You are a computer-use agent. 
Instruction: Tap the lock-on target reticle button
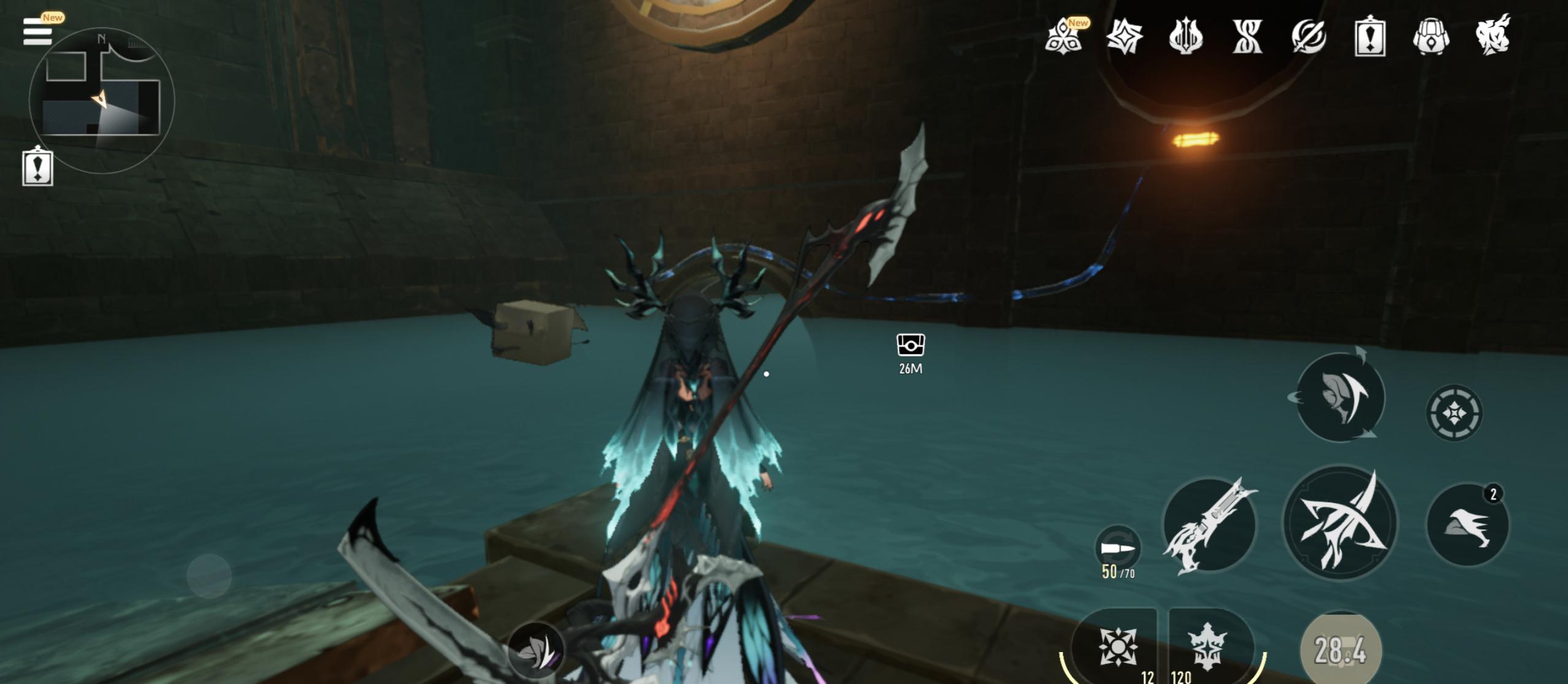click(x=1453, y=412)
